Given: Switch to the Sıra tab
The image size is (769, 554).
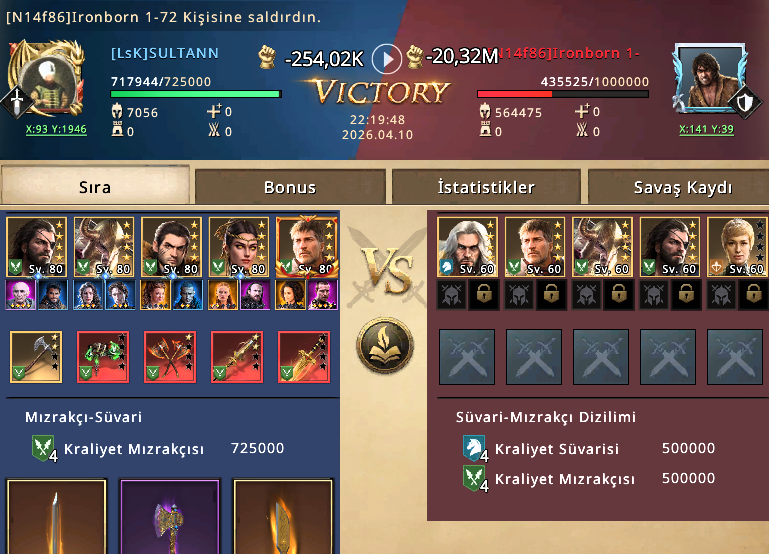Looking at the screenshot, I should point(95,187).
